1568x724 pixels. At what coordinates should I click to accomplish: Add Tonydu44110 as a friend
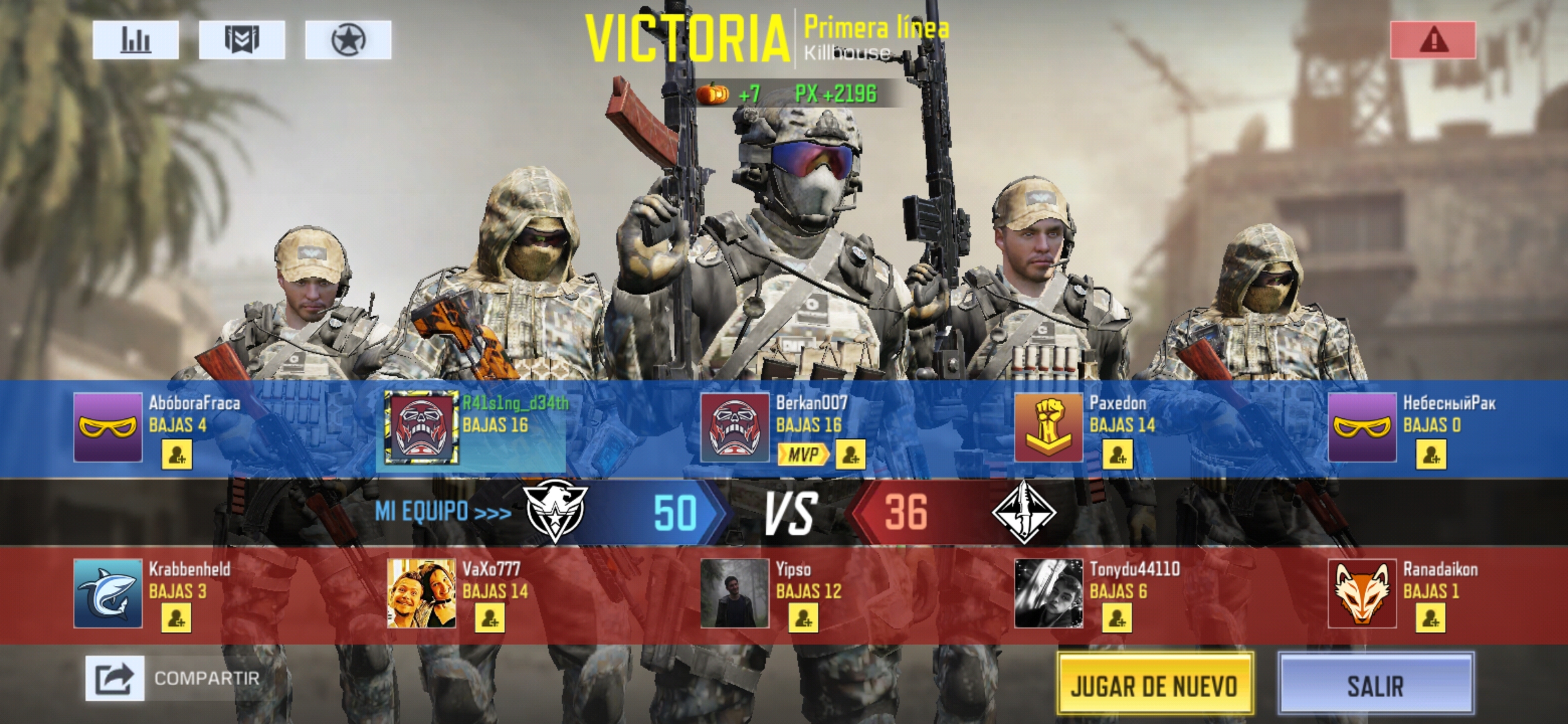coord(1117,617)
